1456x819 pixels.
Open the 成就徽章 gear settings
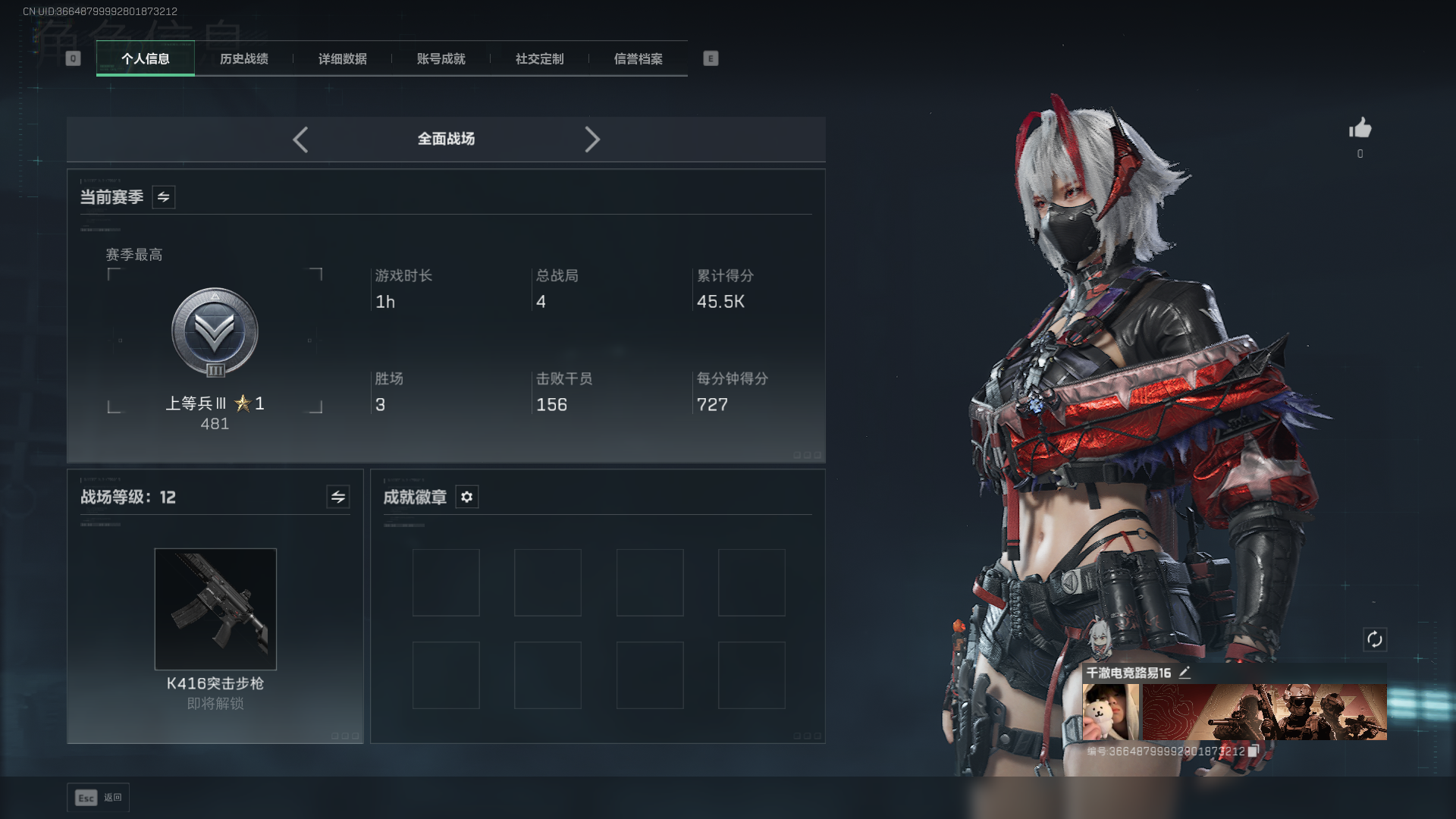coord(467,497)
